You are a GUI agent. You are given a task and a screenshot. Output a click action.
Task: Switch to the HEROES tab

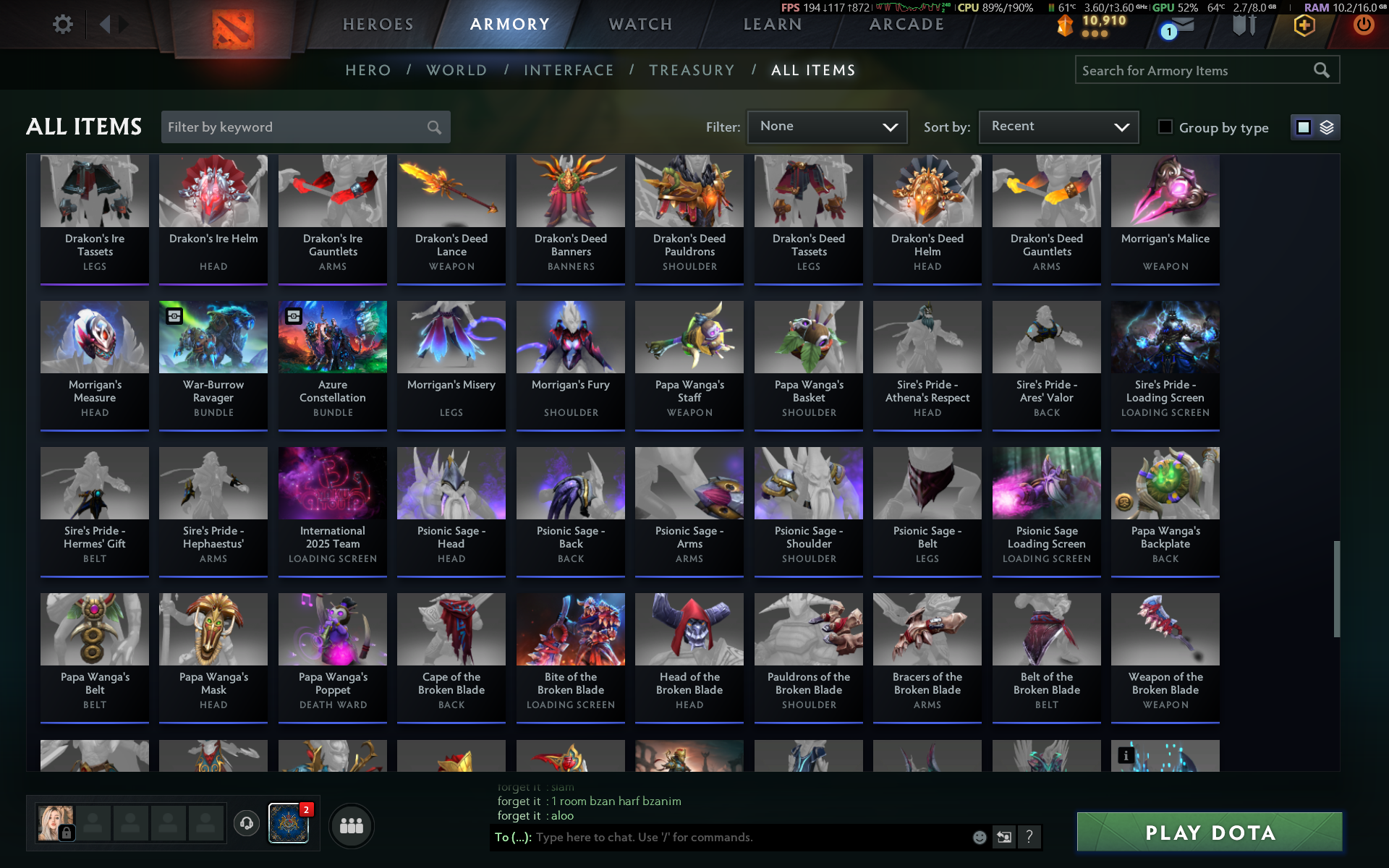[378, 25]
